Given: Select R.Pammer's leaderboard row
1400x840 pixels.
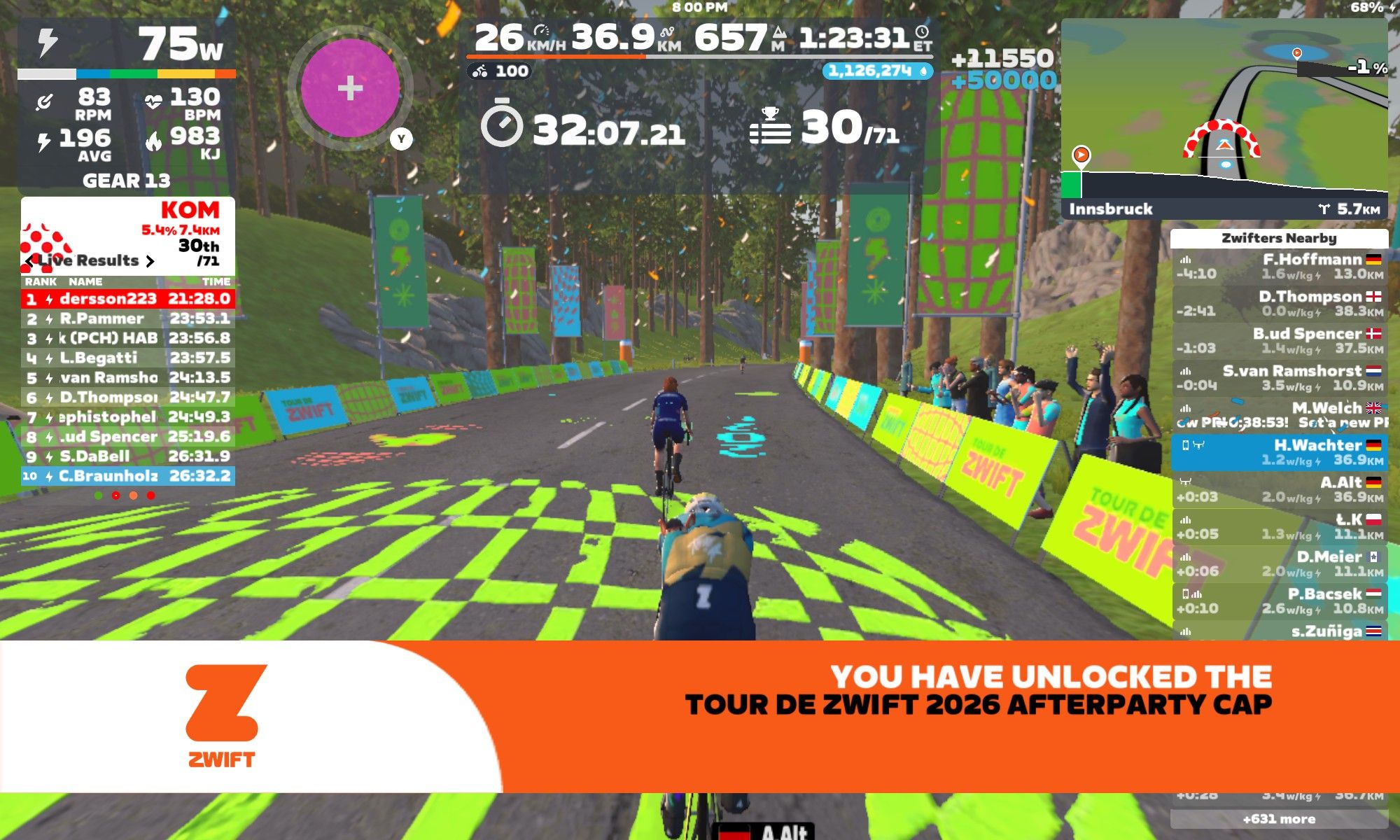Looking at the screenshot, I should pos(128,318).
